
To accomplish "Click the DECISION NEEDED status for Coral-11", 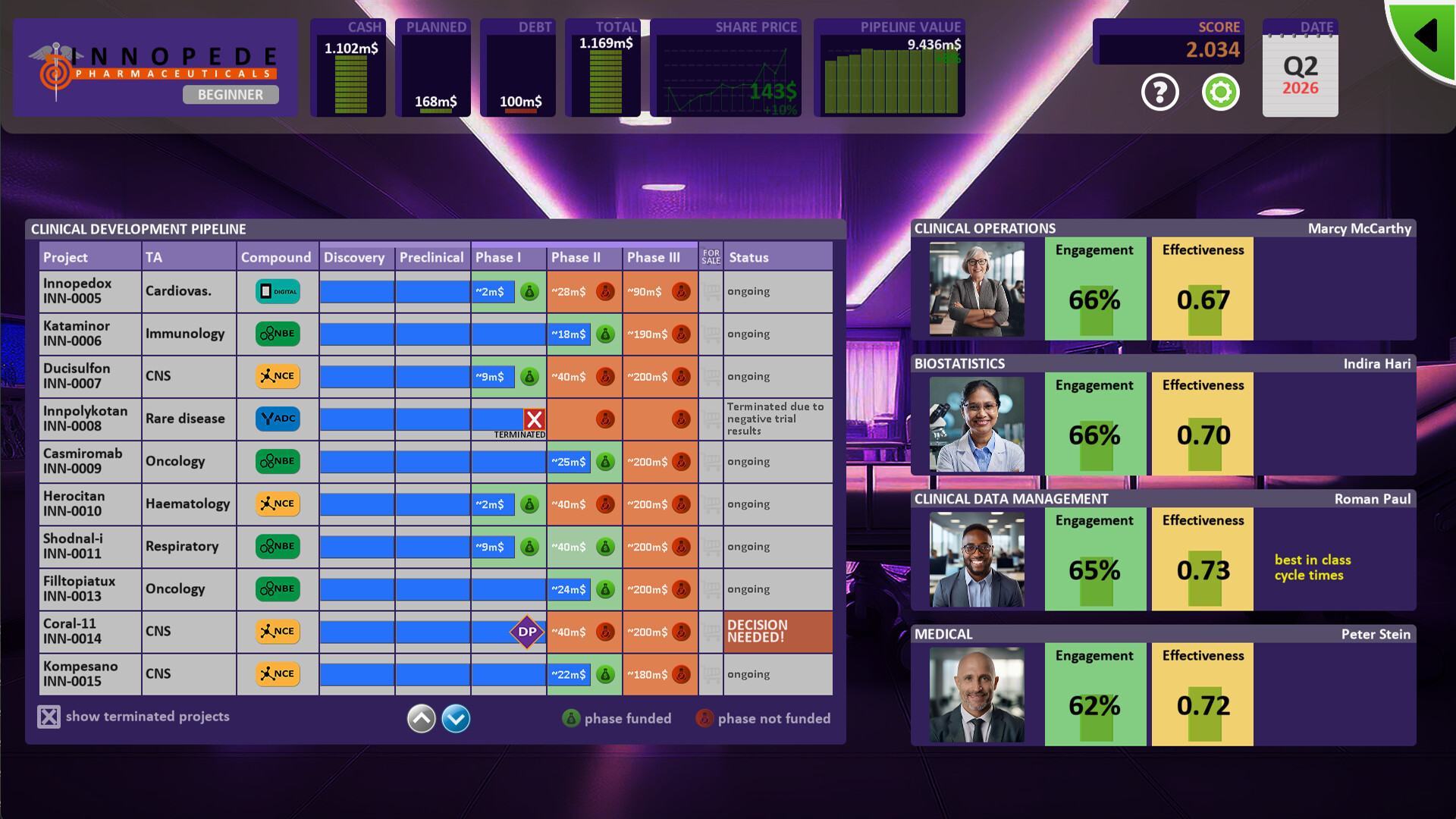I will click(x=777, y=632).
